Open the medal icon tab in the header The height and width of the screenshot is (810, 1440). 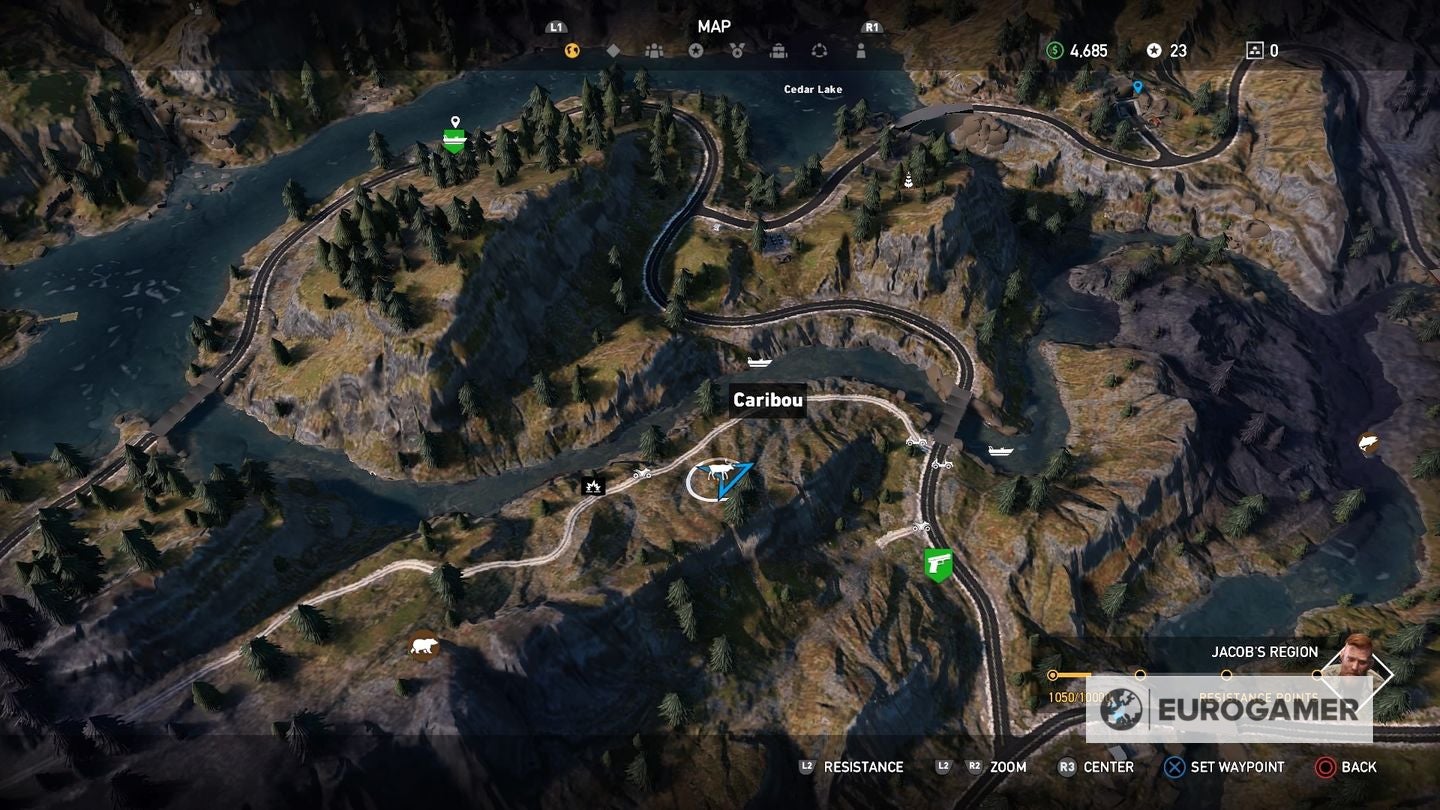click(738, 48)
